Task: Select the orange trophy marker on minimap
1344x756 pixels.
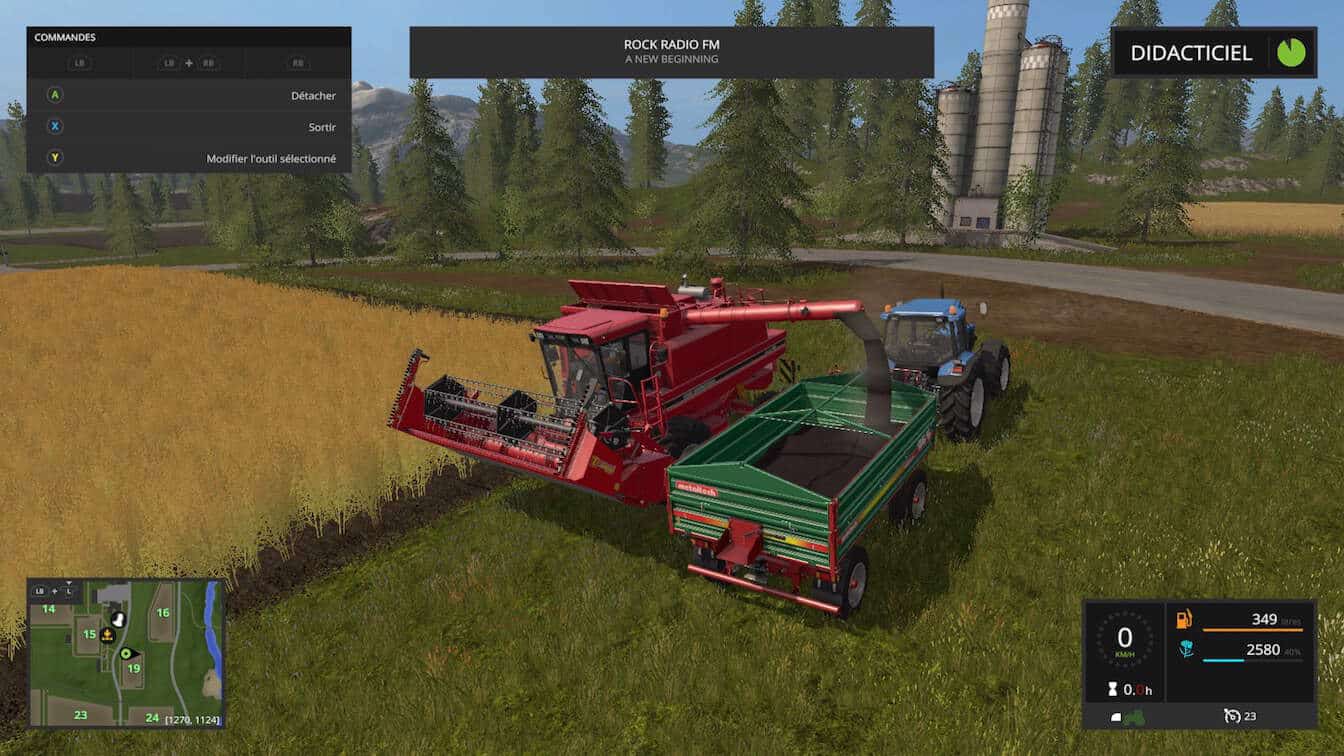Action: coord(106,634)
